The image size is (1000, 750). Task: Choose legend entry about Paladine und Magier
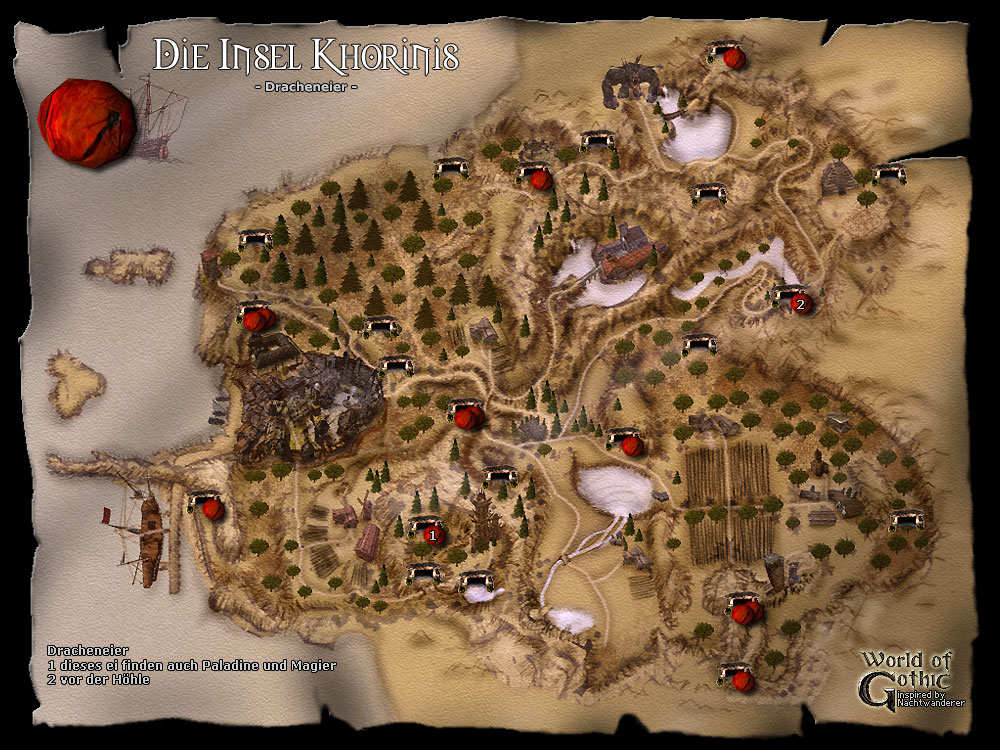pos(191,665)
